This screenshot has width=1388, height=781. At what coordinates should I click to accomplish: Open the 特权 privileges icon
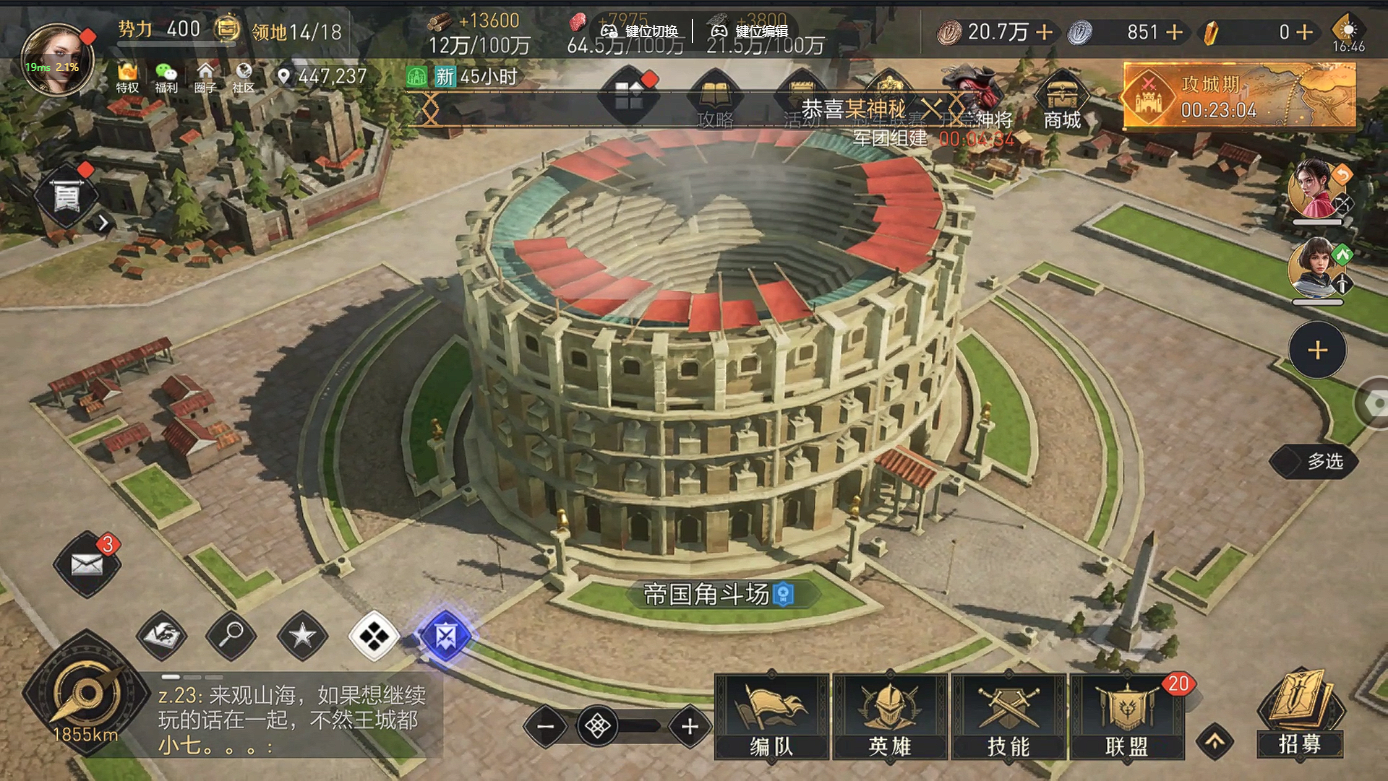coord(128,76)
